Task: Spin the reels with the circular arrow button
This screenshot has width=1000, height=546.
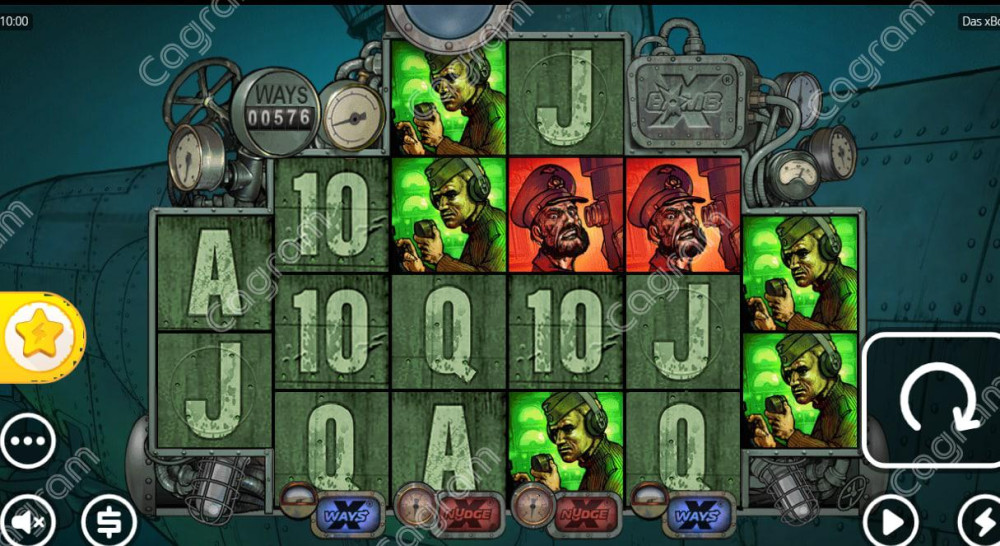Action: [931, 400]
